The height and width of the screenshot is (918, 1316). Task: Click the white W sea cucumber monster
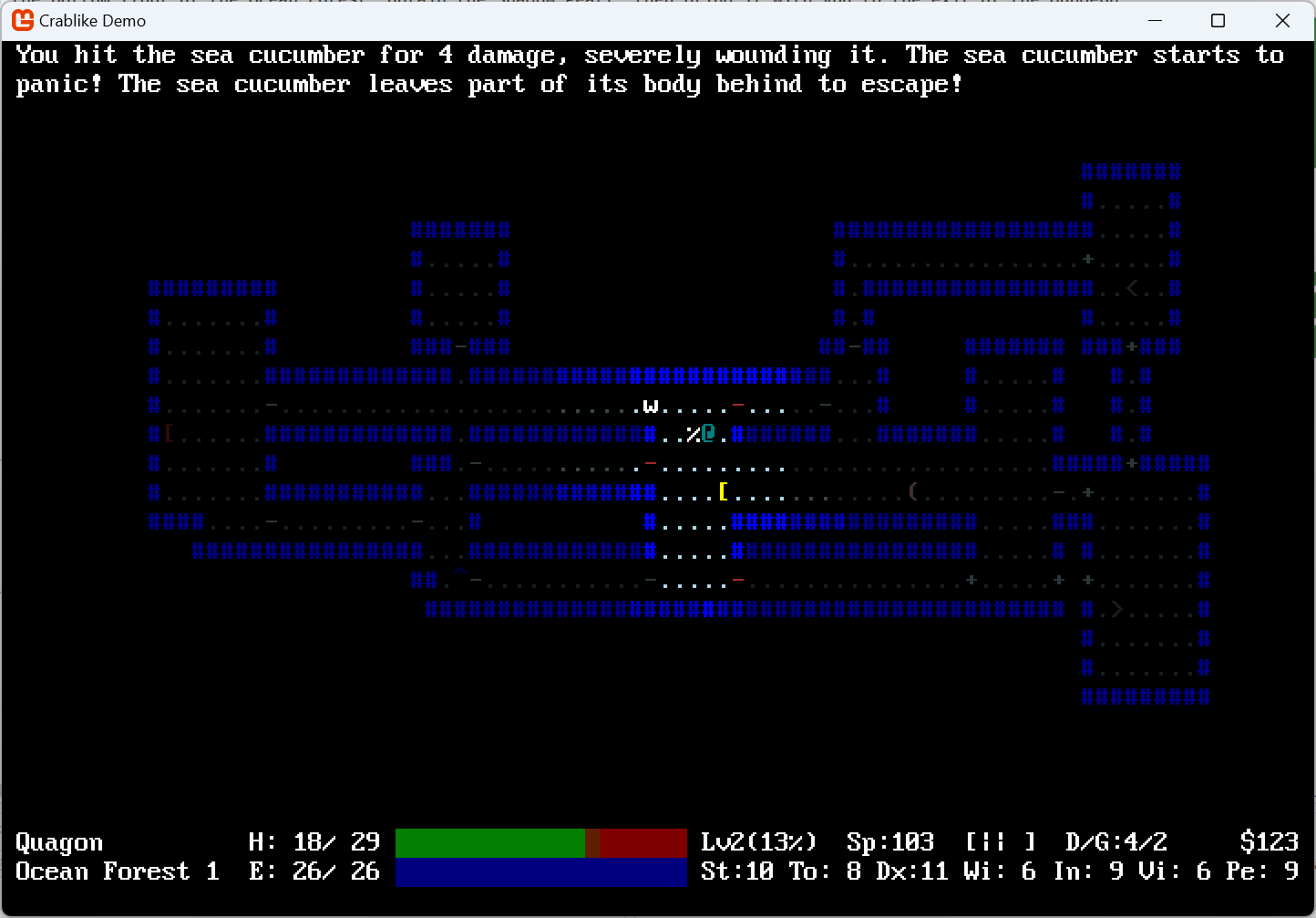(x=651, y=406)
